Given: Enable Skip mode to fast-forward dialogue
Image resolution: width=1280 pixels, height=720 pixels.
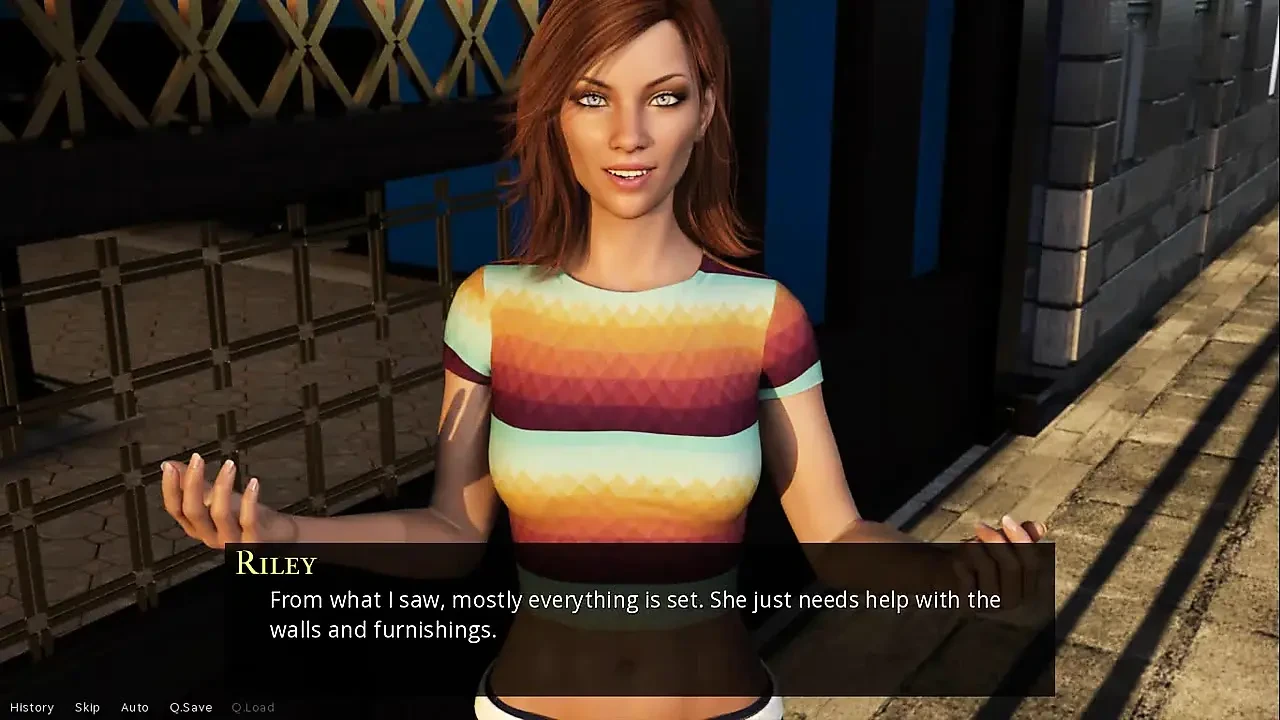Looking at the screenshot, I should pyautogui.click(x=87, y=707).
